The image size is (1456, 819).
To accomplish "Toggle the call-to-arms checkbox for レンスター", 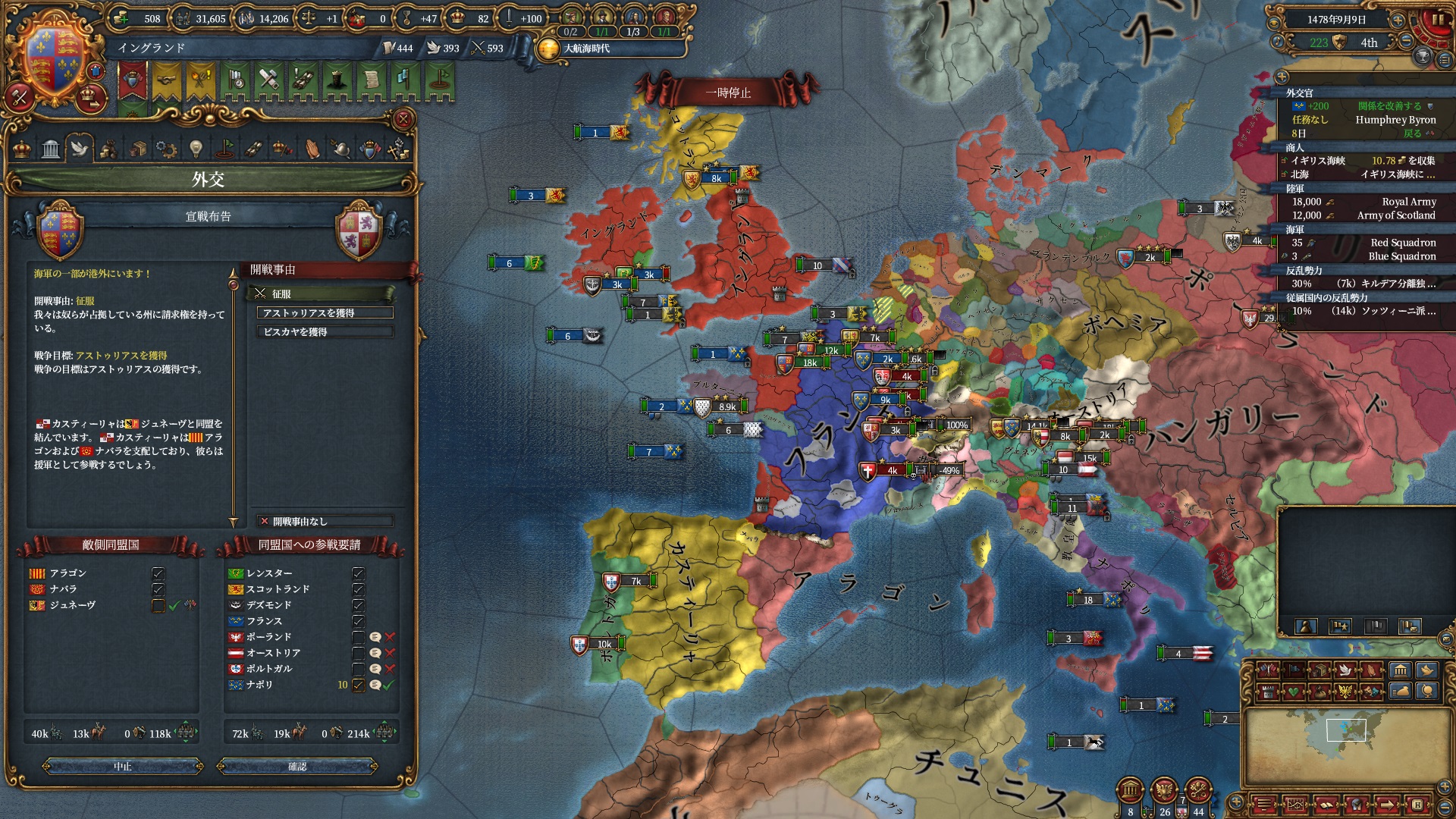I will (358, 573).
